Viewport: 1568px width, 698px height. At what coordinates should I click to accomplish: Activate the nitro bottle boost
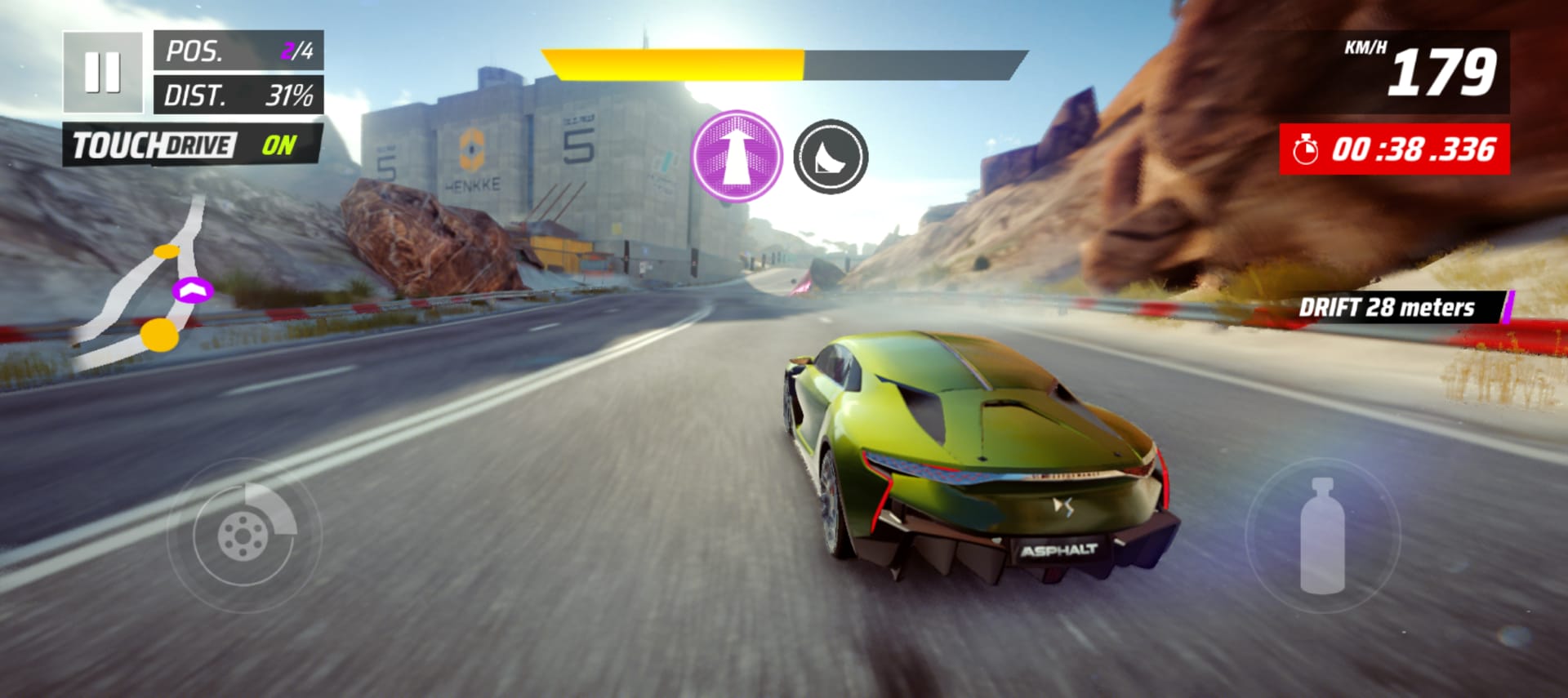[1322, 536]
